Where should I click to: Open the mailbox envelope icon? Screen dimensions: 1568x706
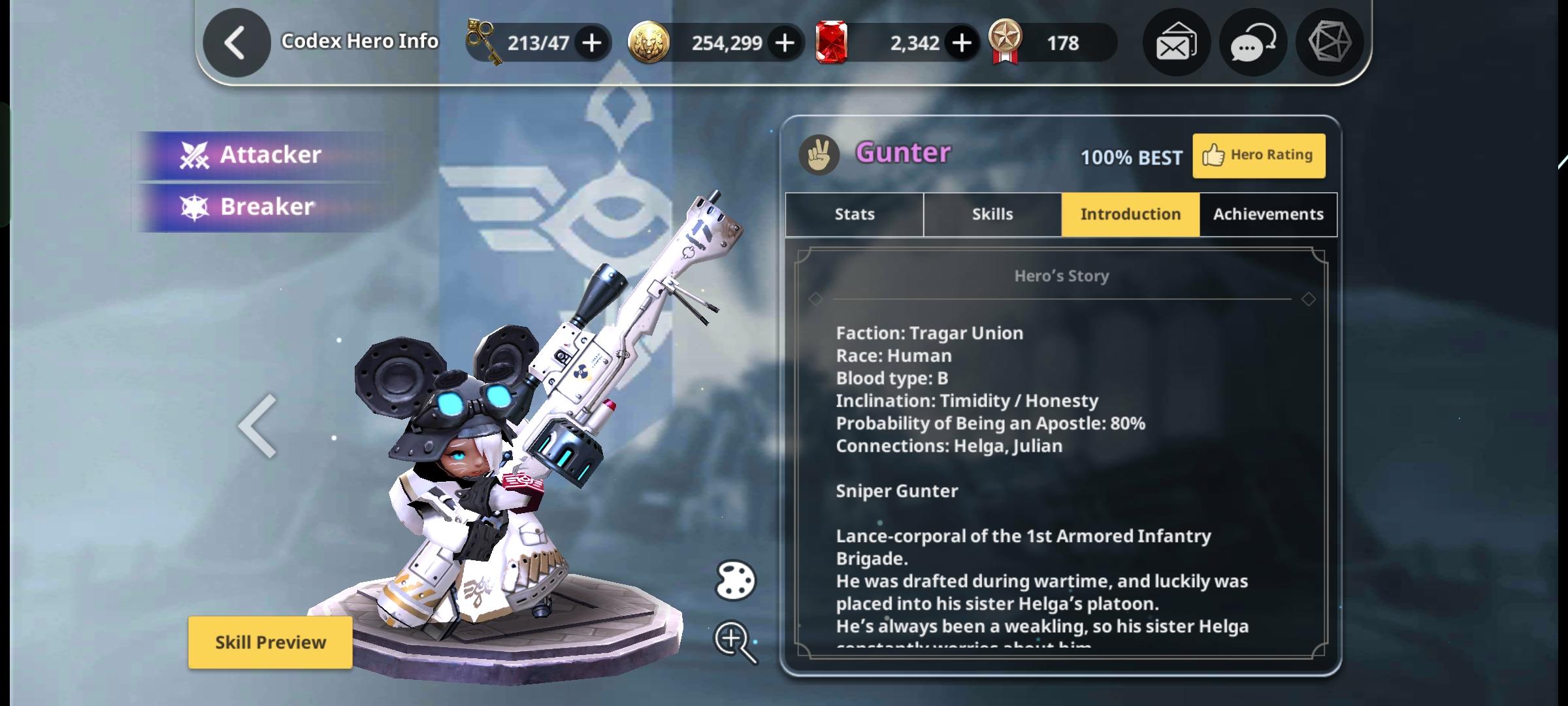point(1176,43)
